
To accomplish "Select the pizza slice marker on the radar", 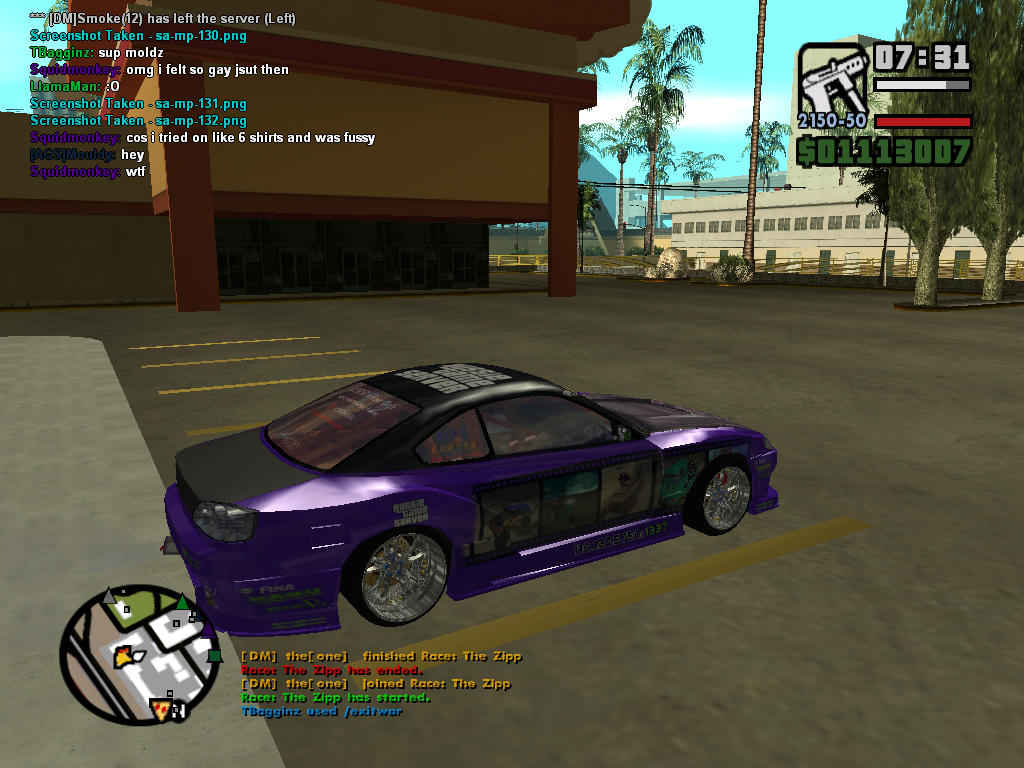I will [x=160, y=708].
